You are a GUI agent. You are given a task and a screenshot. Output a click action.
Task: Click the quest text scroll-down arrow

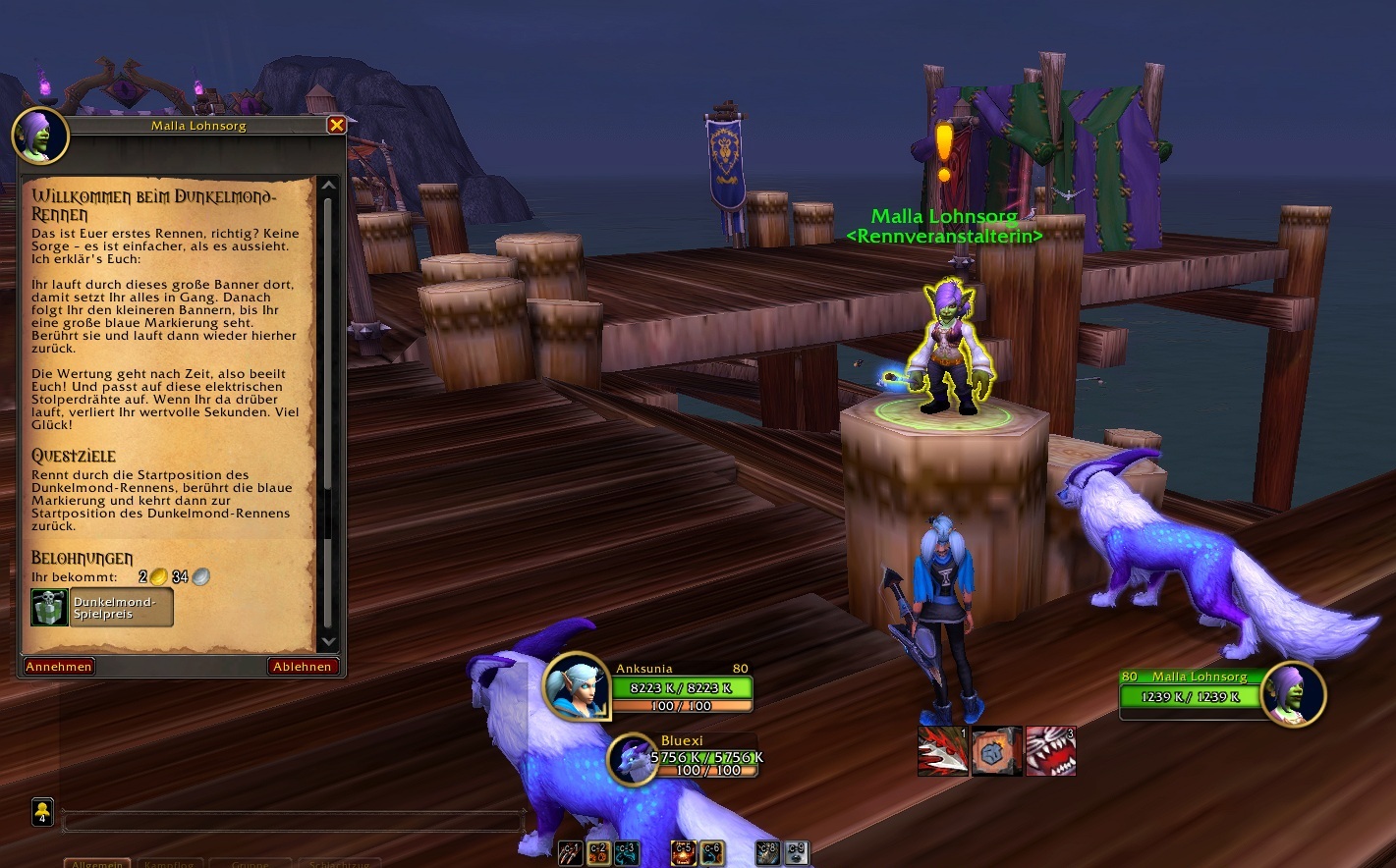click(329, 641)
